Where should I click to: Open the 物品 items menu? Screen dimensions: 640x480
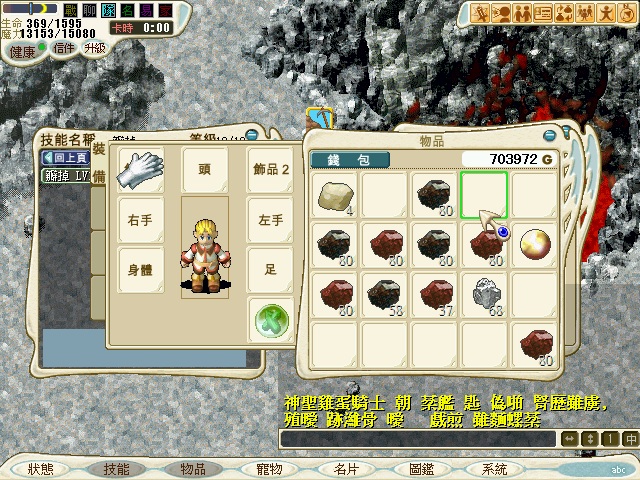pos(193,468)
